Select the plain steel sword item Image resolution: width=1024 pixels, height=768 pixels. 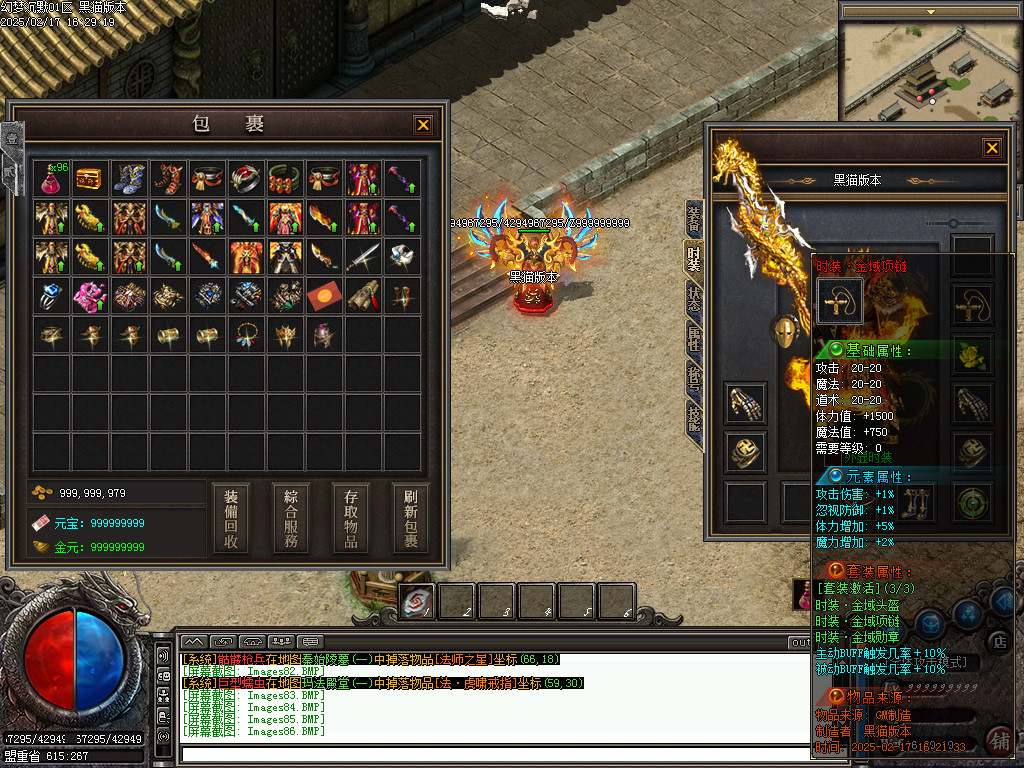[363, 257]
